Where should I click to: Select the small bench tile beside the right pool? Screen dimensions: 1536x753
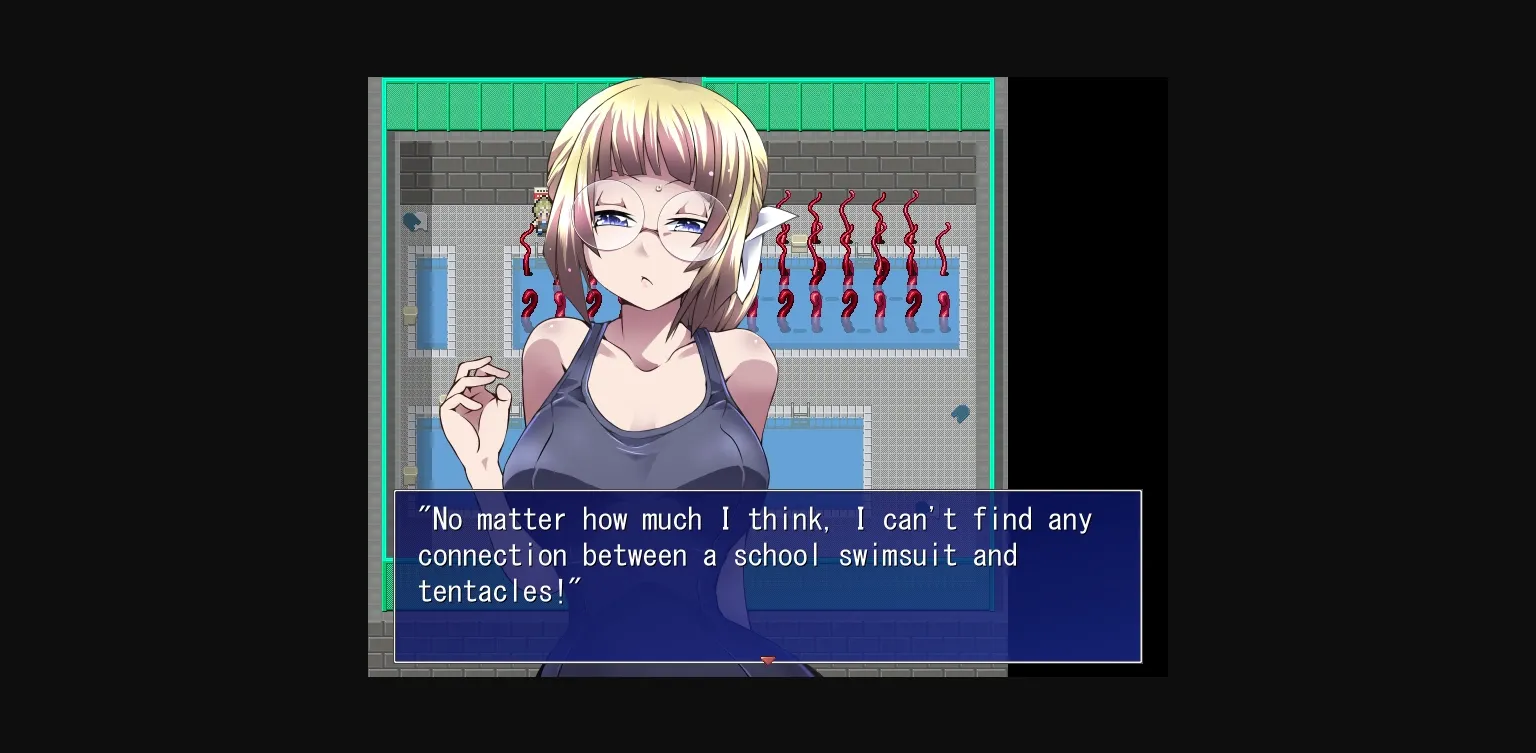tap(799, 239)
